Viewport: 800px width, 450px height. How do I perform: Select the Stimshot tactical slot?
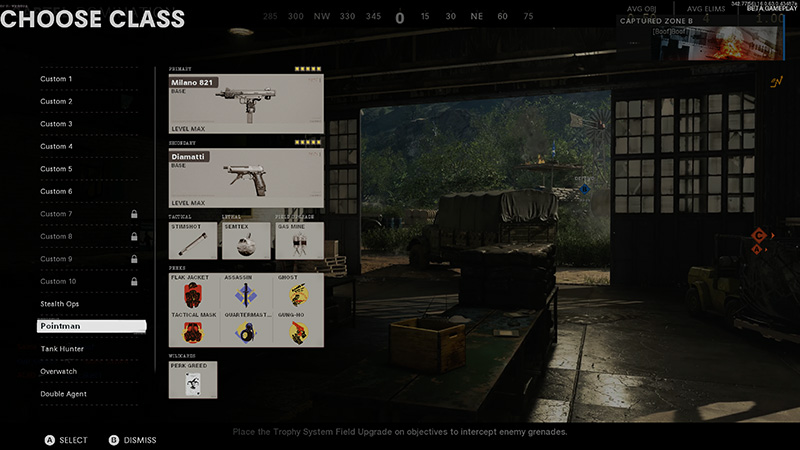pyautogui.click(x=193, y=241)
